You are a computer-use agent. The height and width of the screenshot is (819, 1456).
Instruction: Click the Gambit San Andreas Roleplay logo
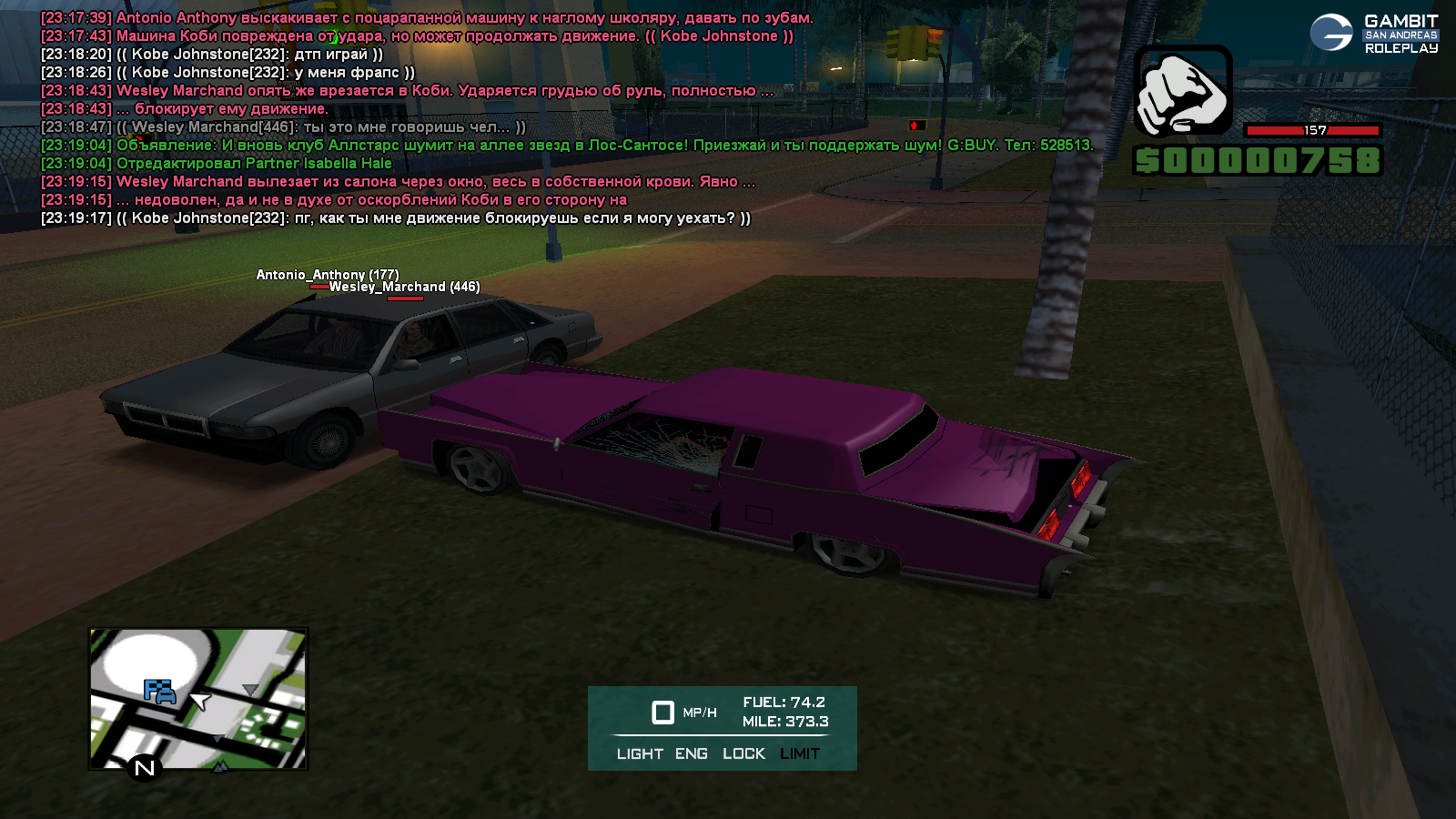pos(1374,34)
